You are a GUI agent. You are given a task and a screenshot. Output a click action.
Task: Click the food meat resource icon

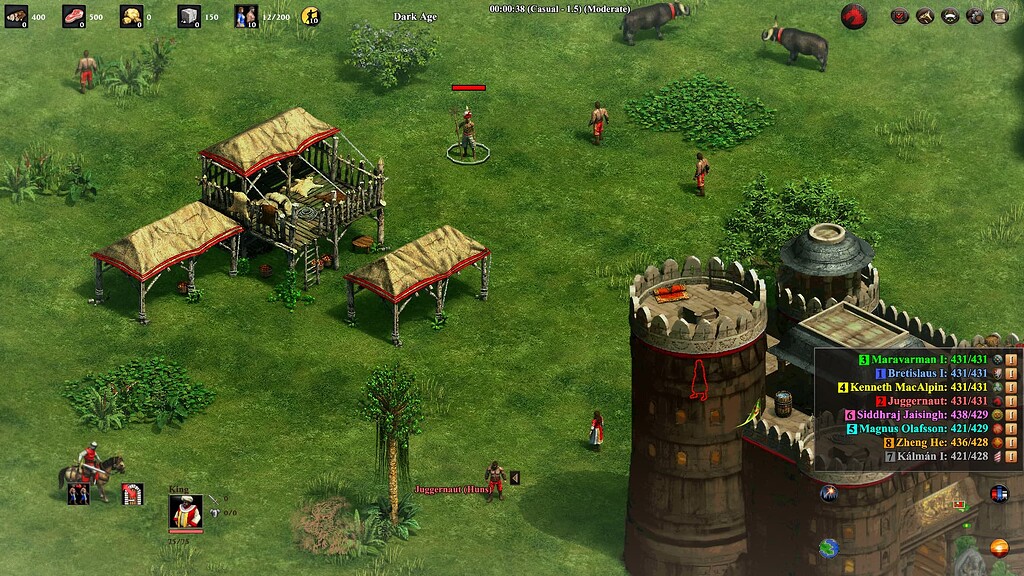click(74, 15)
